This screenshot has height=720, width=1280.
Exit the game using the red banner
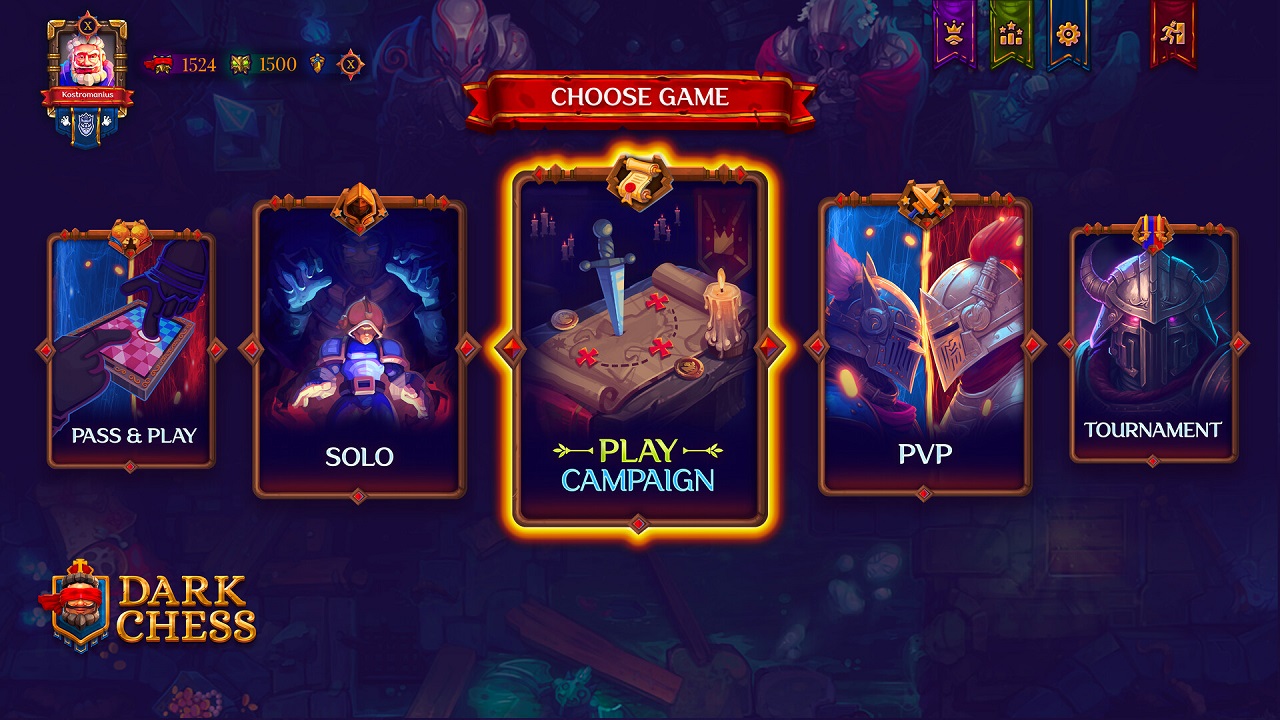coord(1173,33)
